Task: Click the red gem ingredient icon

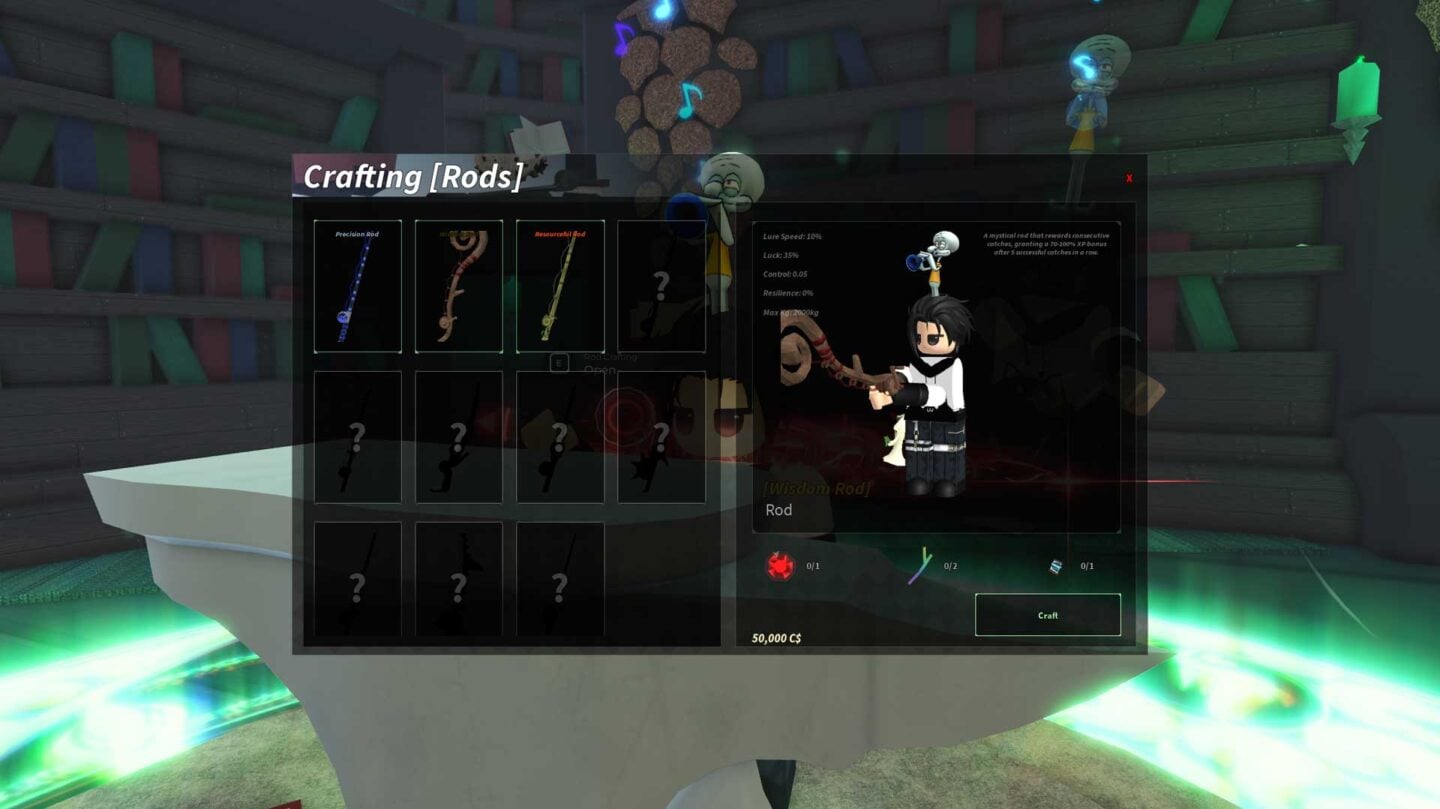Action: tap(780, 566)
